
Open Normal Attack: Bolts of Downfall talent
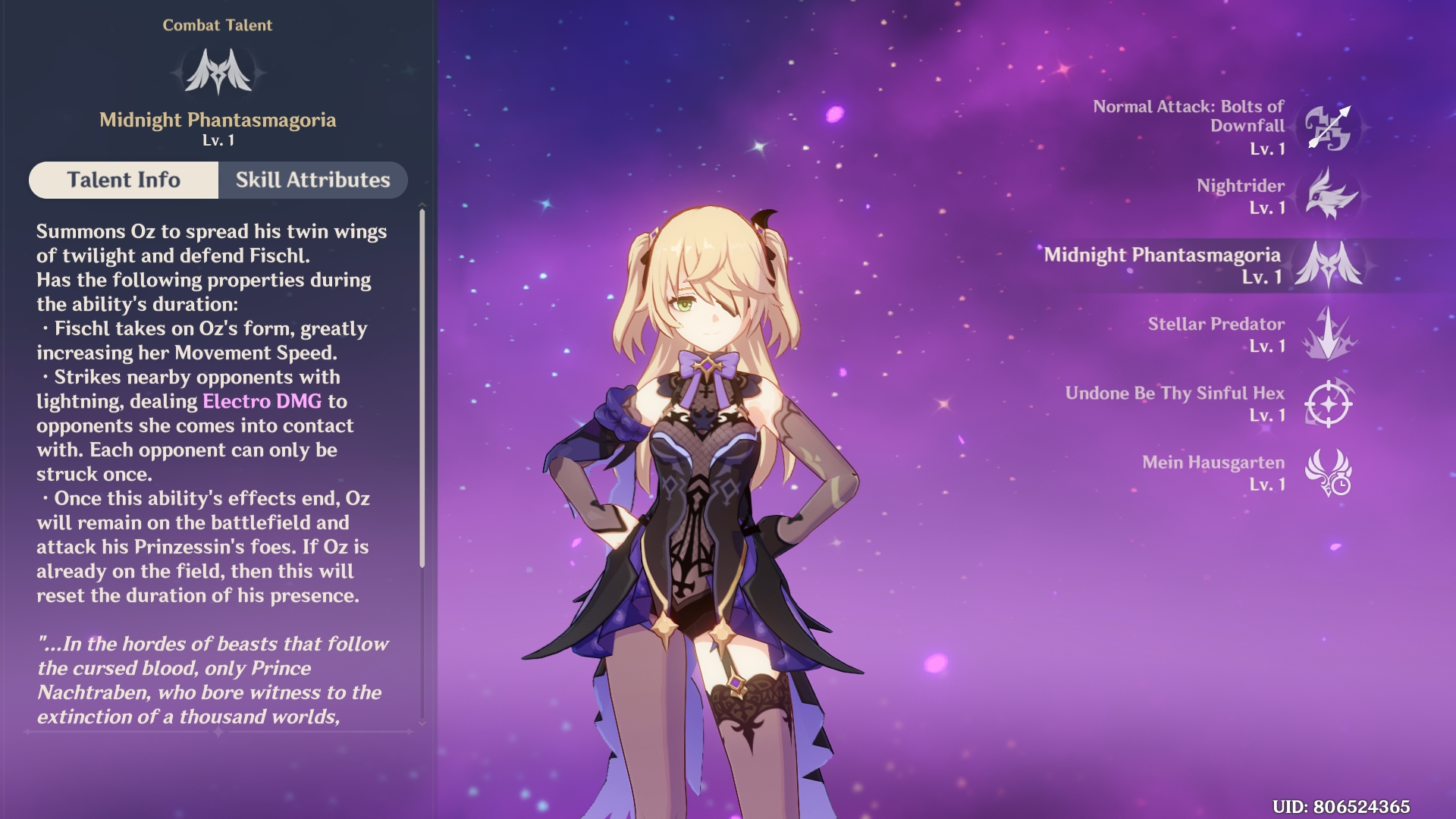click(x=1327, y=127)
